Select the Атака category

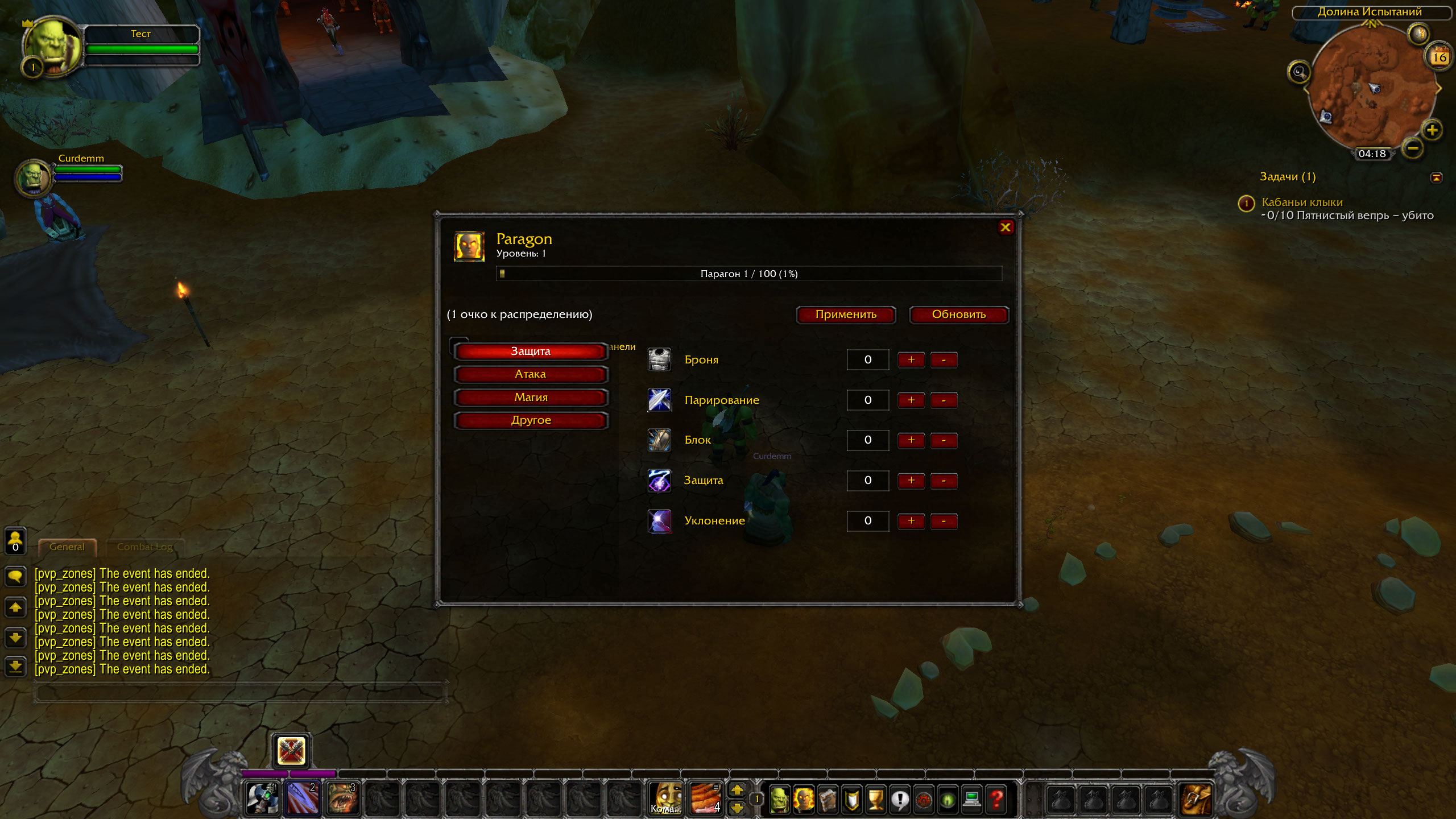coord(531,374)
